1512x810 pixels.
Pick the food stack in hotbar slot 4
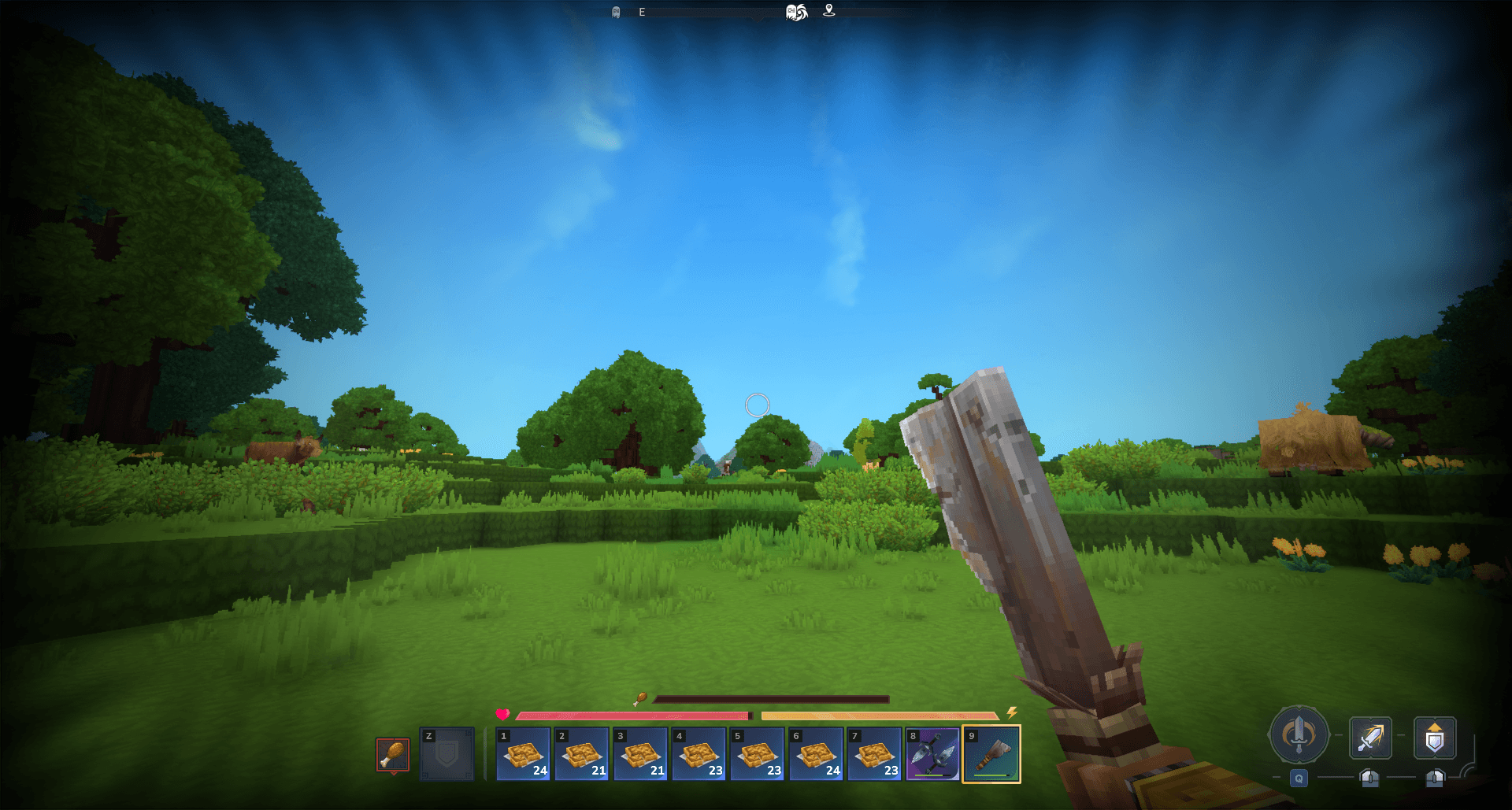coord(699,754)
